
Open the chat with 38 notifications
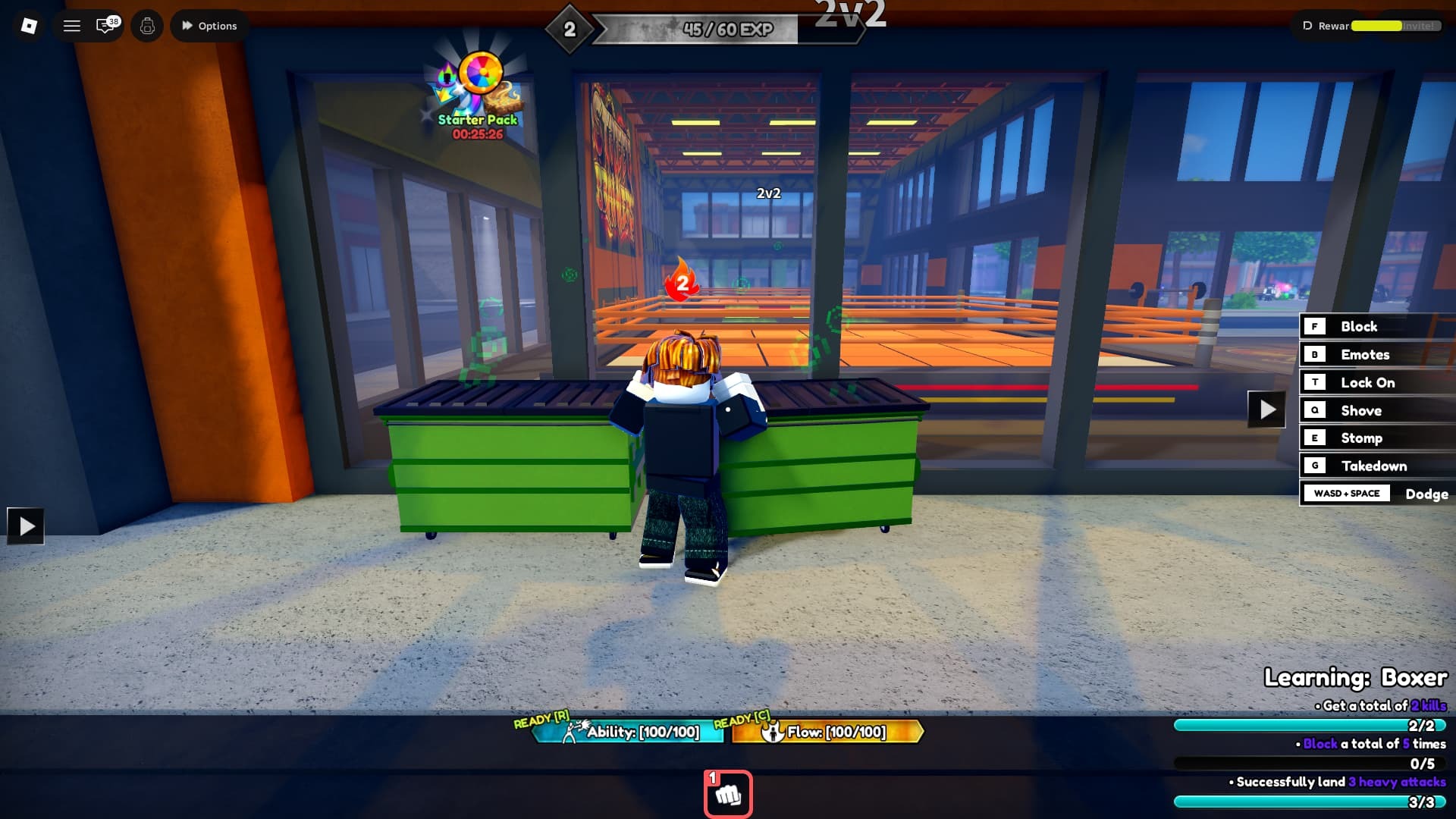pyautogui.click(x=105, y=25)
